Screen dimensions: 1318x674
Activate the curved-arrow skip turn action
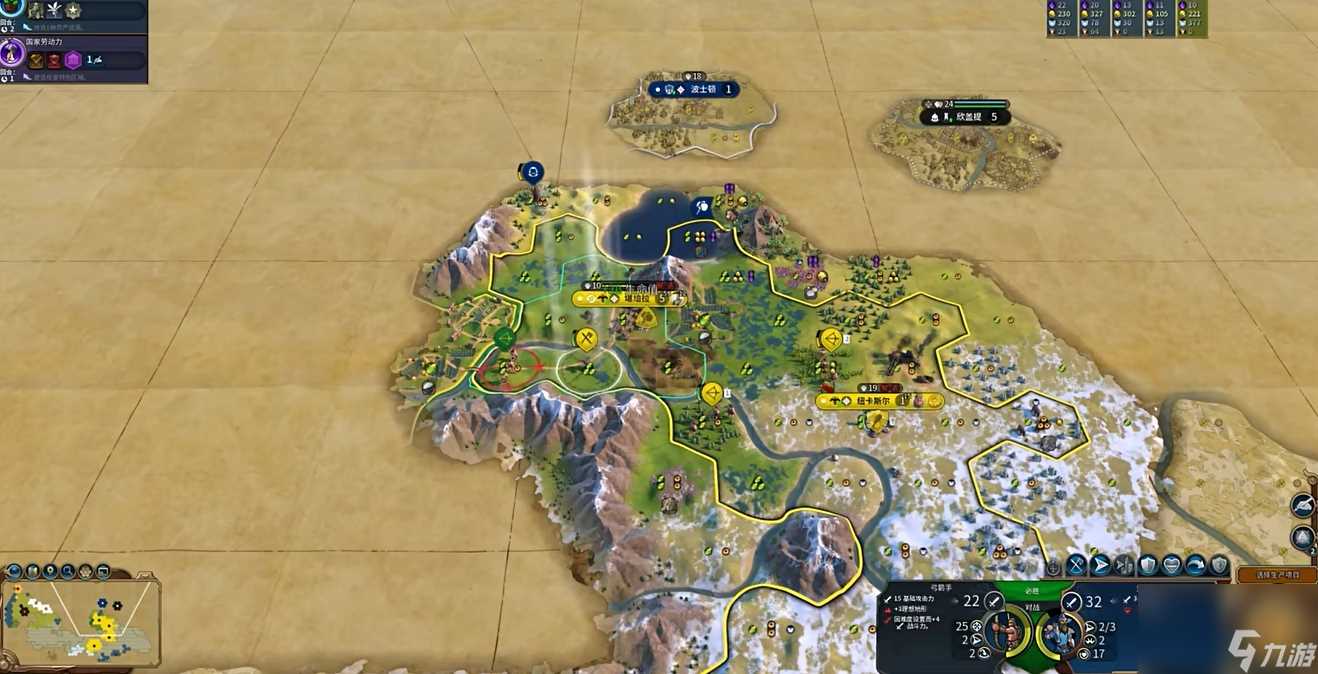pos(1196,565)
